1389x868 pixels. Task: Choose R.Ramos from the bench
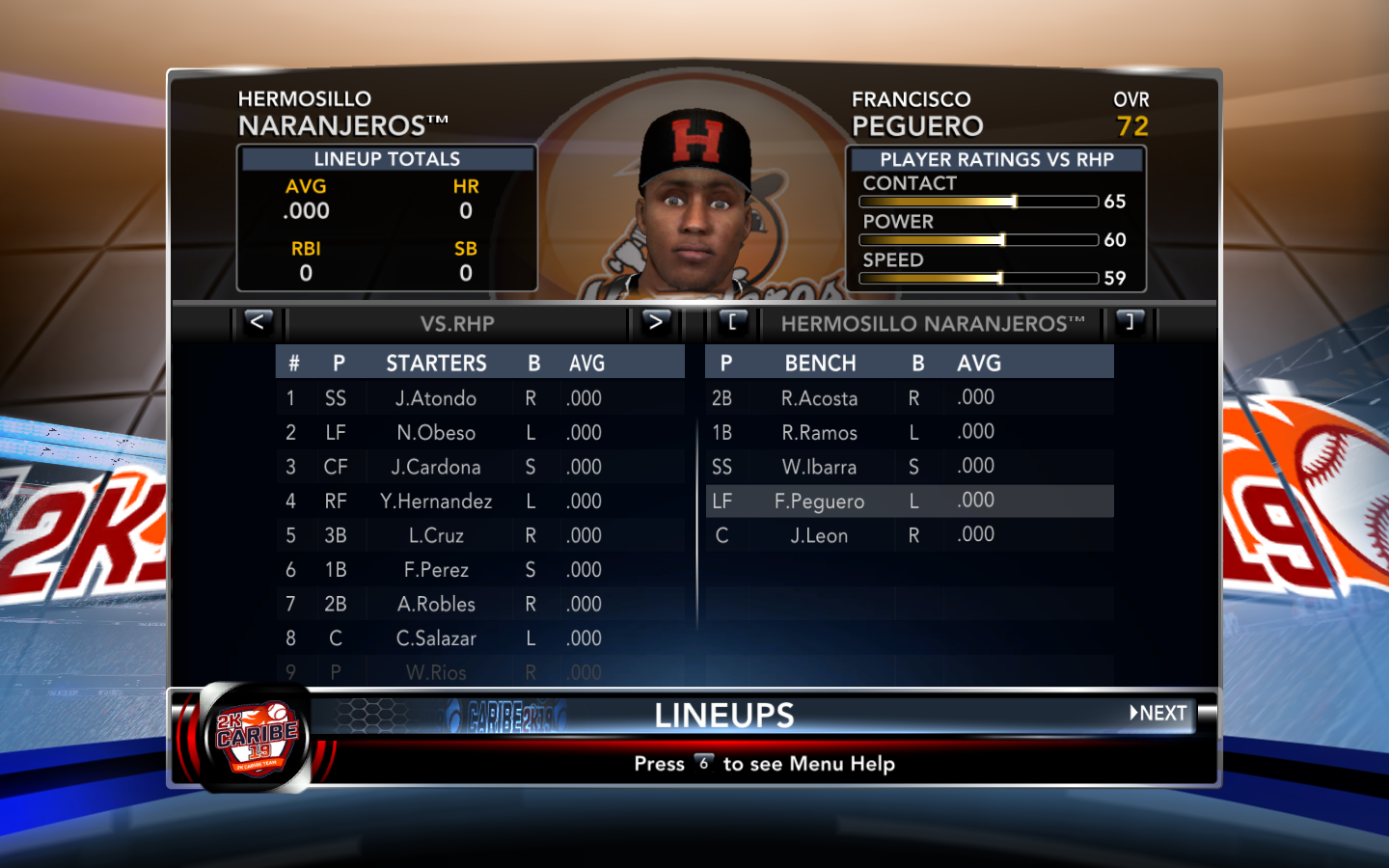(819, 433)
